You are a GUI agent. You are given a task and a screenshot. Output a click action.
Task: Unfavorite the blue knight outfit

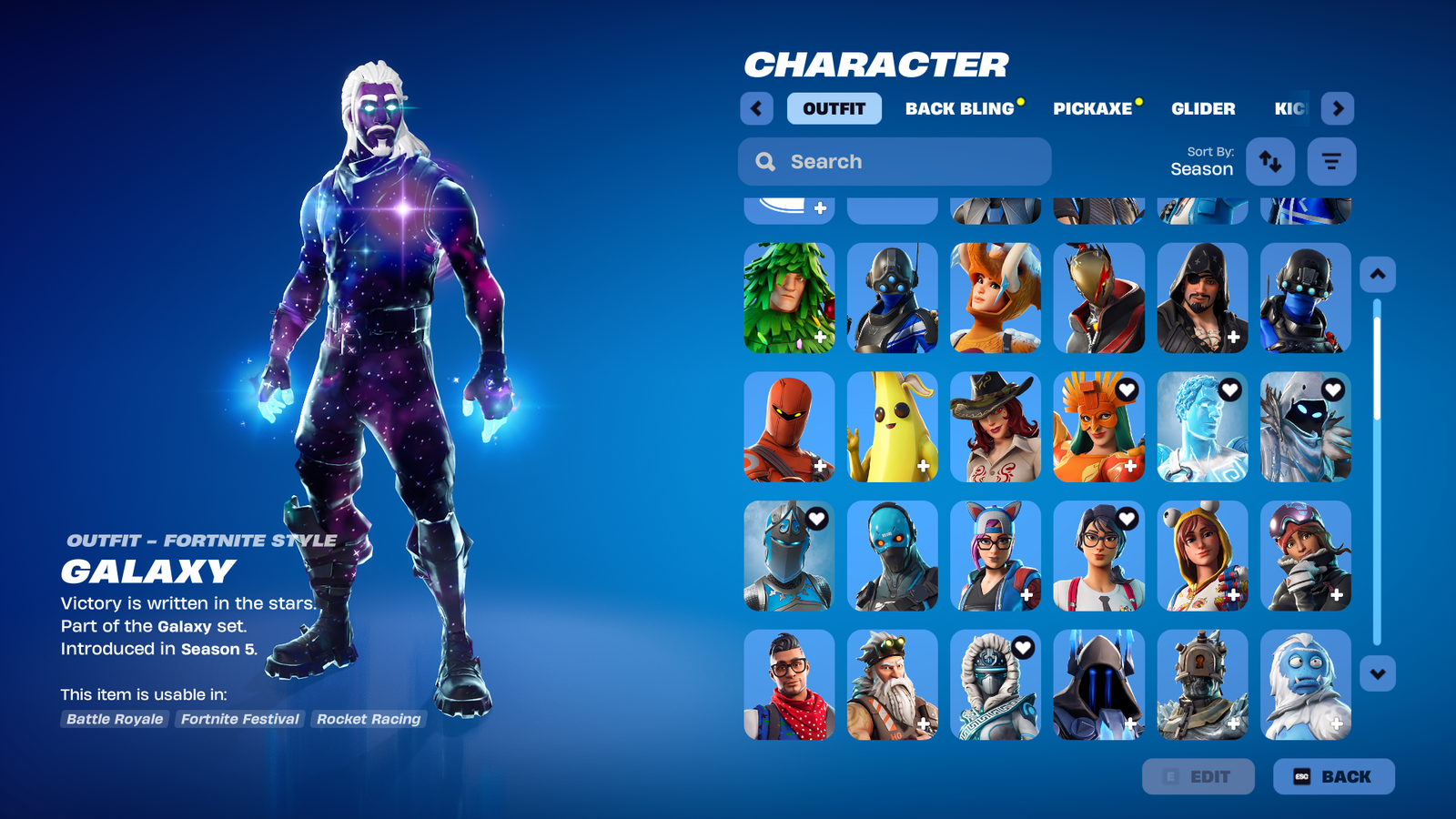pos(814,519)
